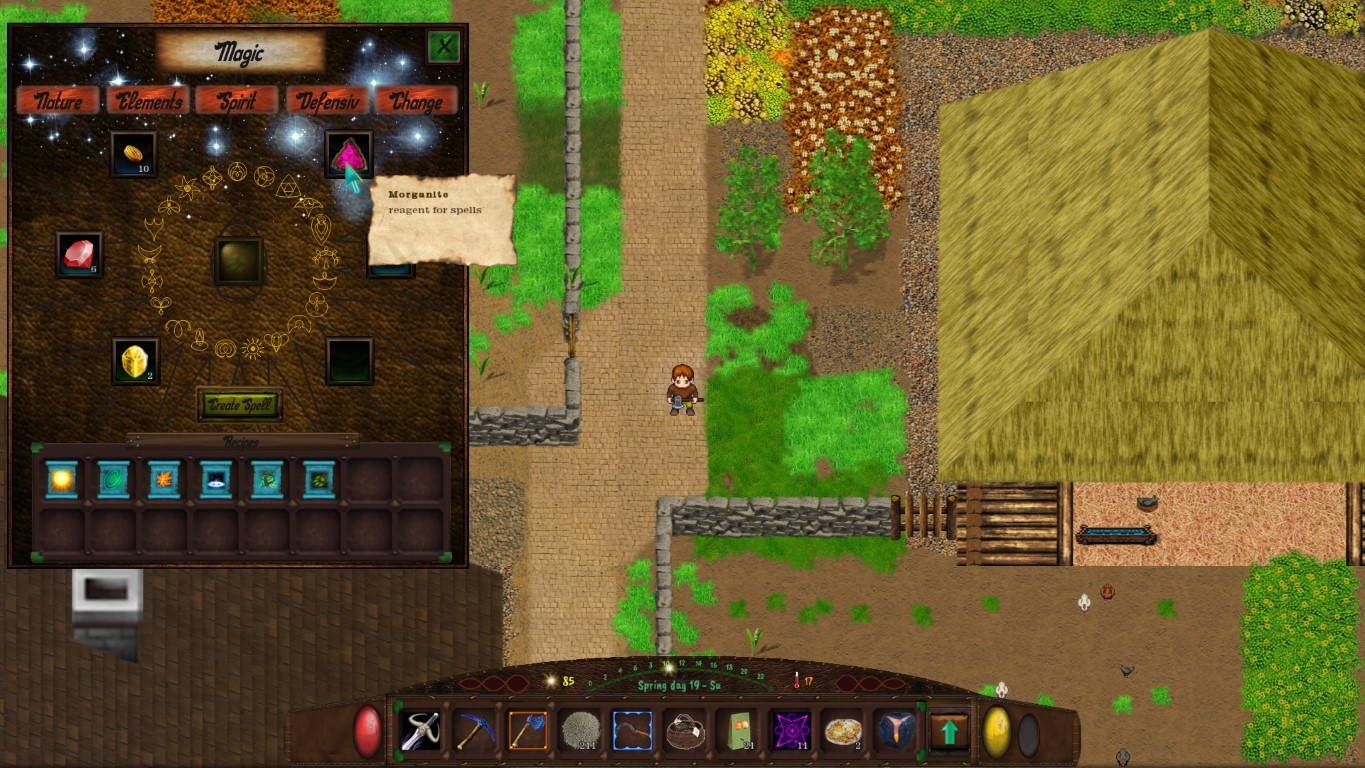Click the central spell orb slot
Screen dimensions: 1365x768
coord(239,260)
